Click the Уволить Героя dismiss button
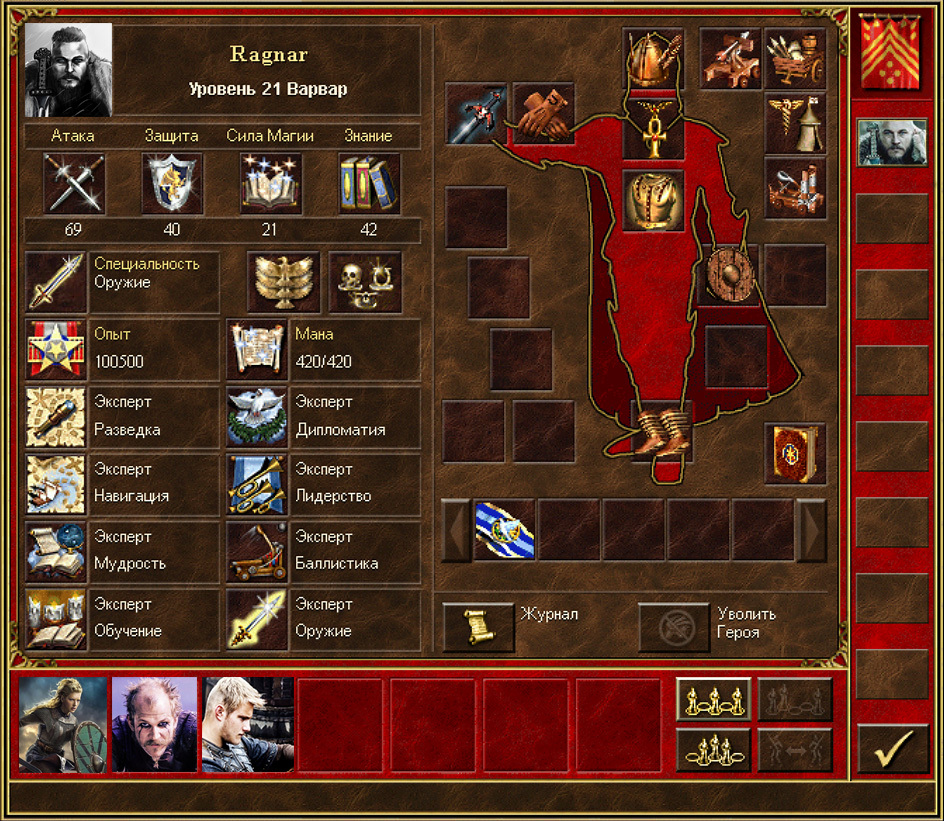944x821 pixels. [x=674, y=626]
